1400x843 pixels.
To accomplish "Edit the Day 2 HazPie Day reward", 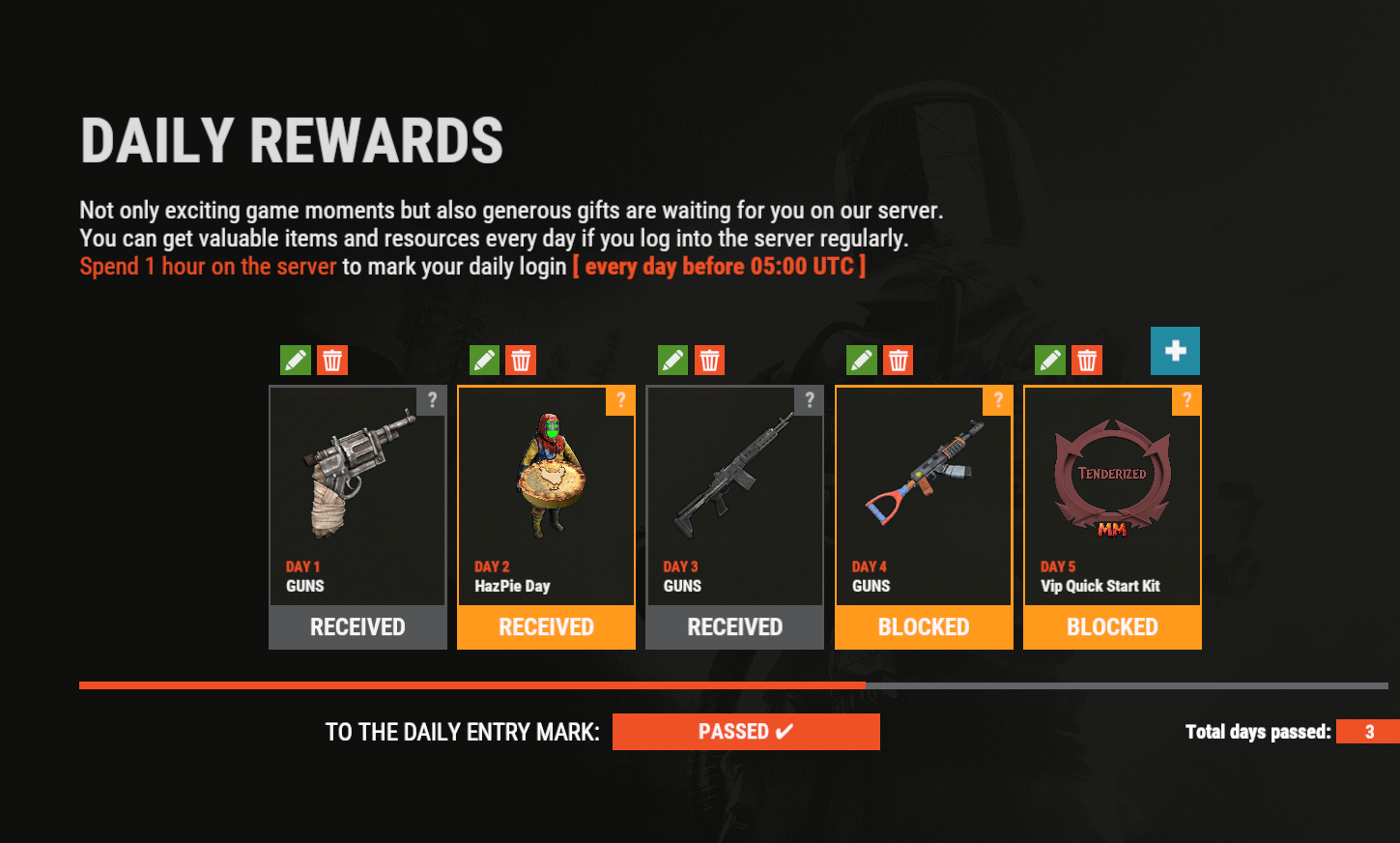I will click(484, 361).
